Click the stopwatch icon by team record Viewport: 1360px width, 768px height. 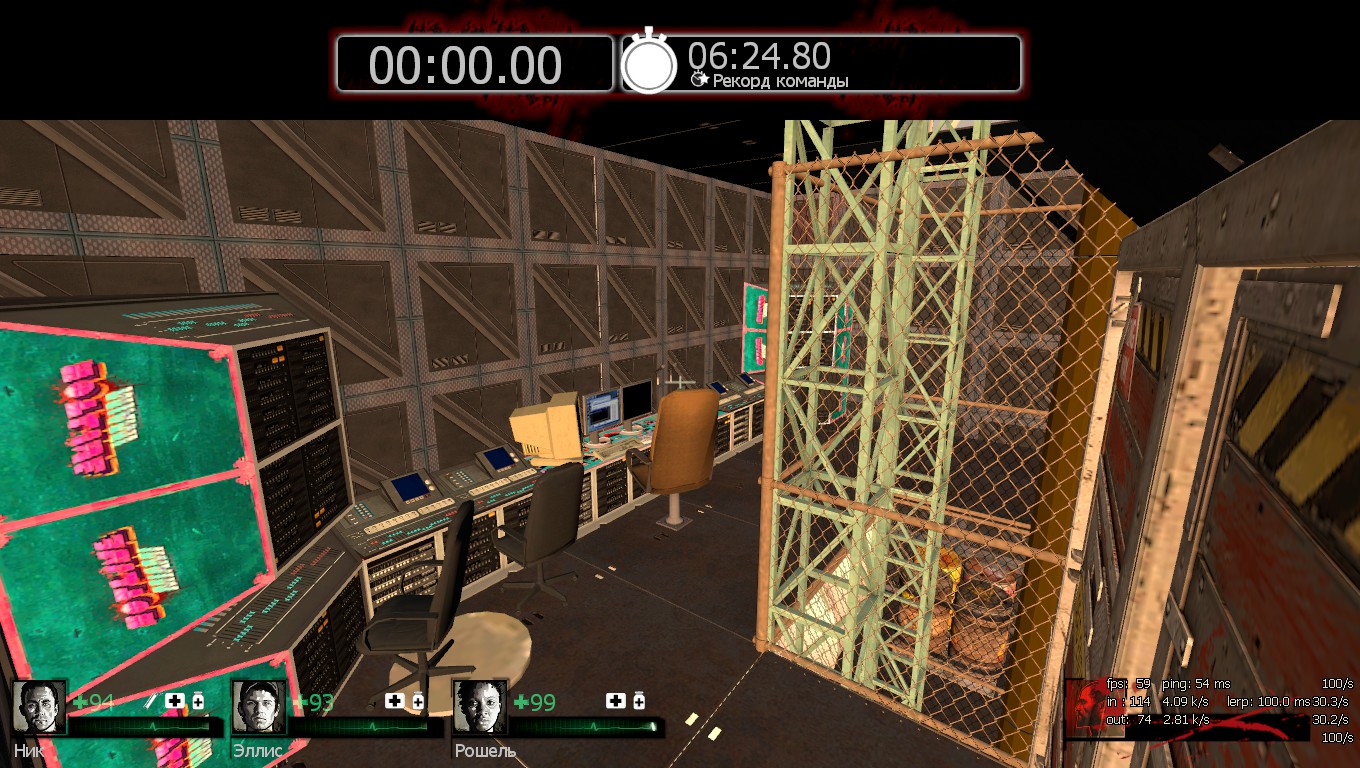coord(650,63)
